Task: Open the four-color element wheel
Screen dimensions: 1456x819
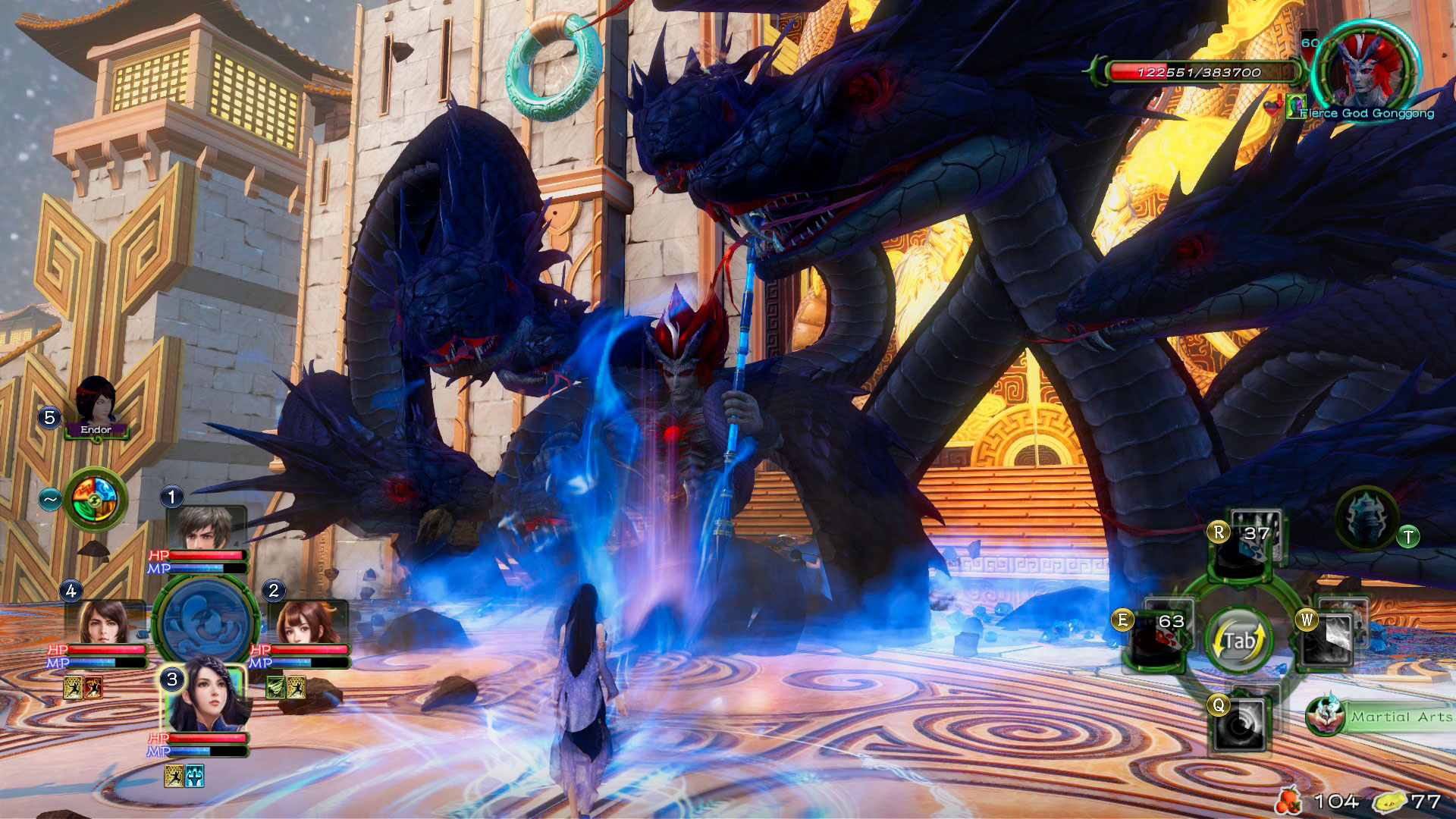Action: point(96,498)
